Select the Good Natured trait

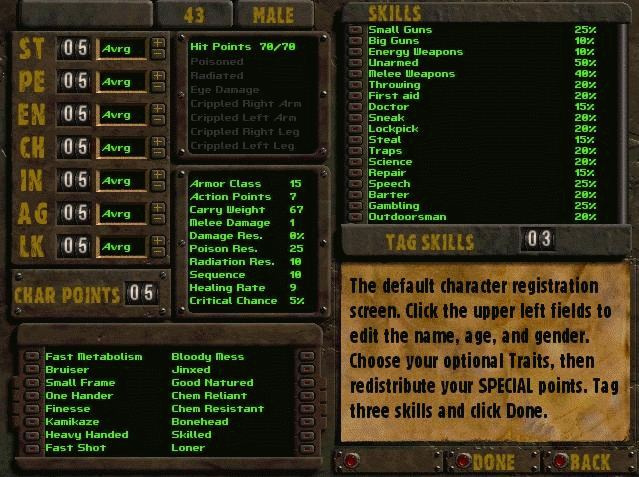click(x=306, y=383)
